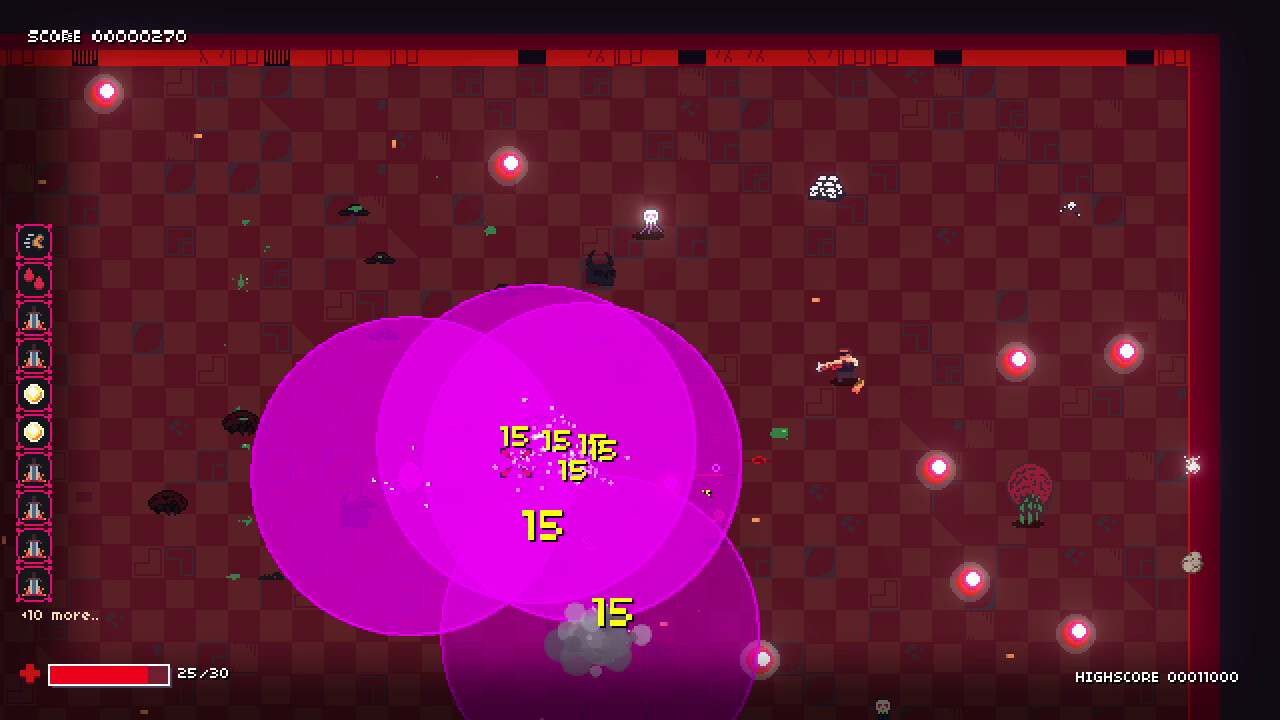Image resolution: width=1280 pixels, height=720 pixels.
Task: Select the crescent moon power-up icon
Action: (x=34, y=240)
